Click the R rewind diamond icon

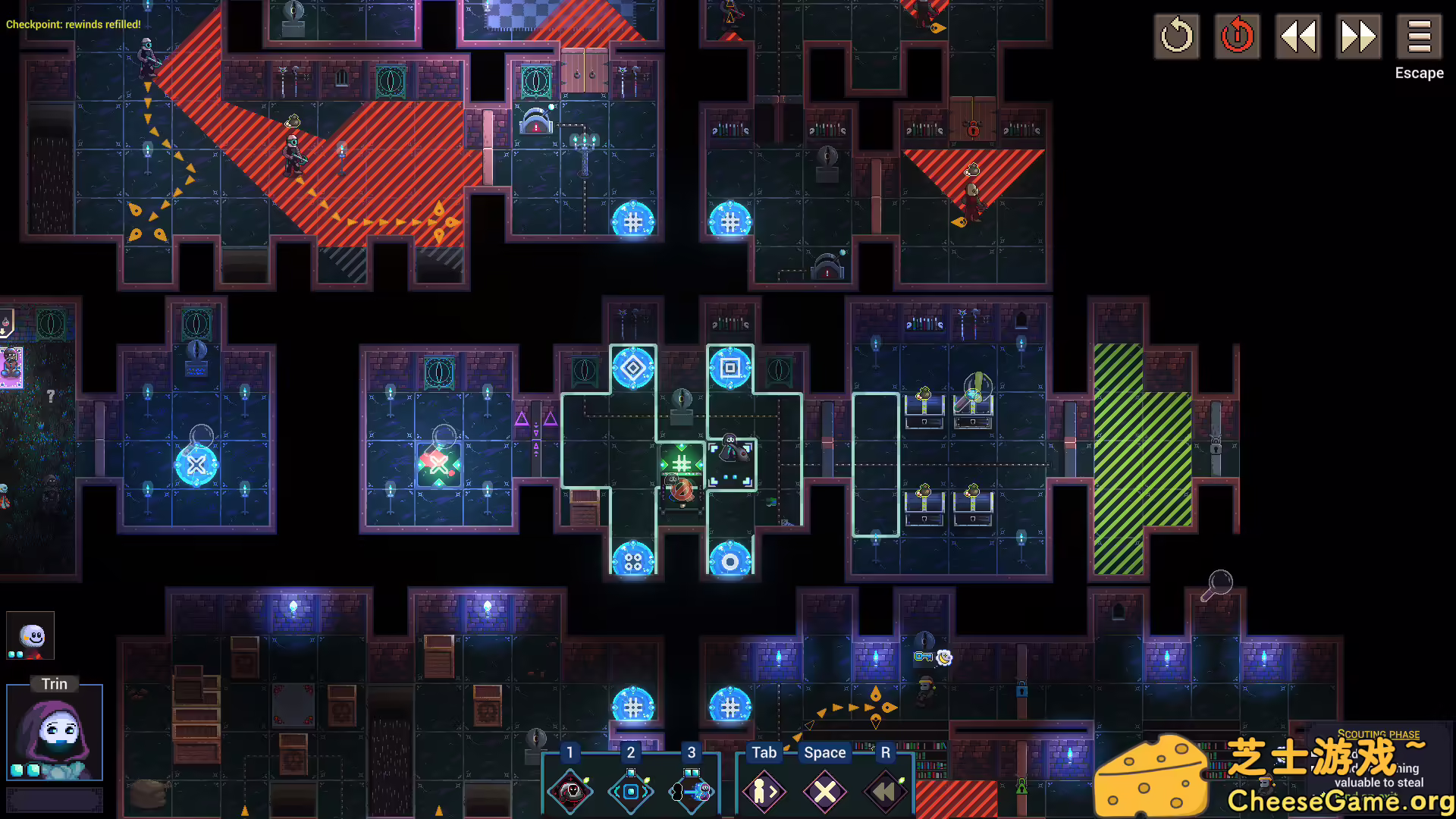884,791
